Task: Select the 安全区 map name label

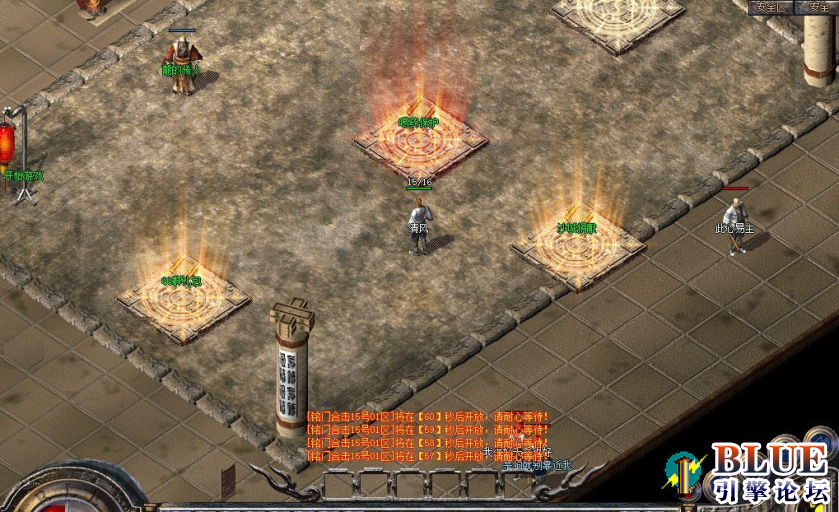Action: [773, 7]
